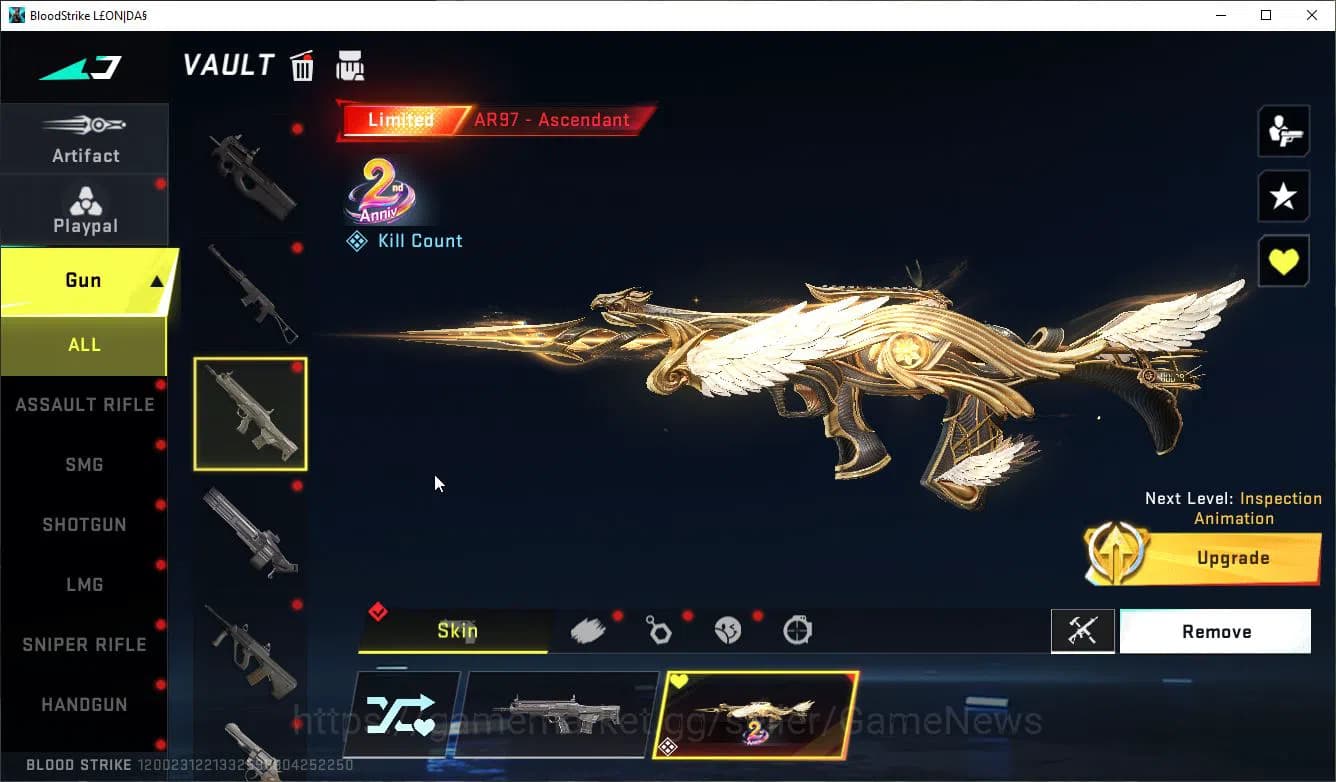1336x782 pixels.
Task: Toggle the star icon on the right panel
Action: tap(1283, 196)
